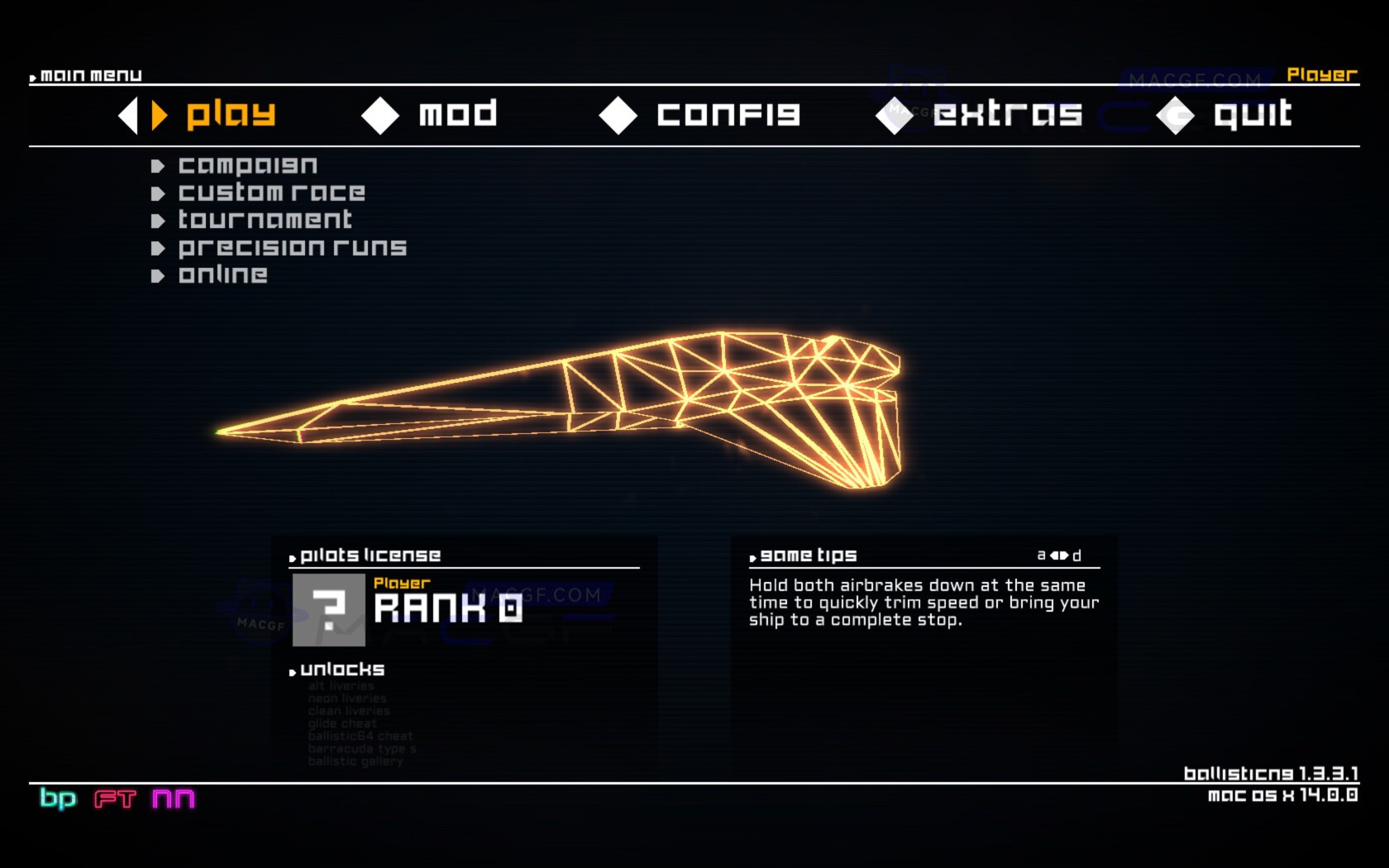Open the play menu

pyautogui.click(x=230, y=114)
